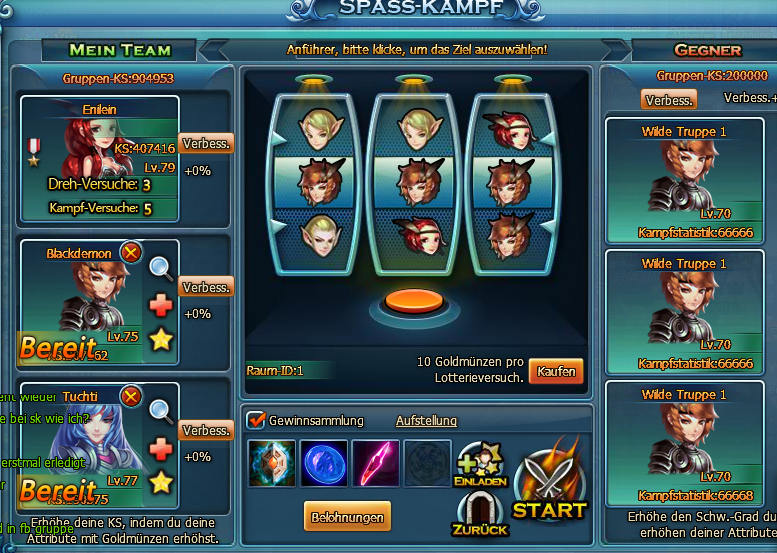Screen dimensions: 777x553
Task: Go back using the Zurück button
Action: [x=480, y=513]
